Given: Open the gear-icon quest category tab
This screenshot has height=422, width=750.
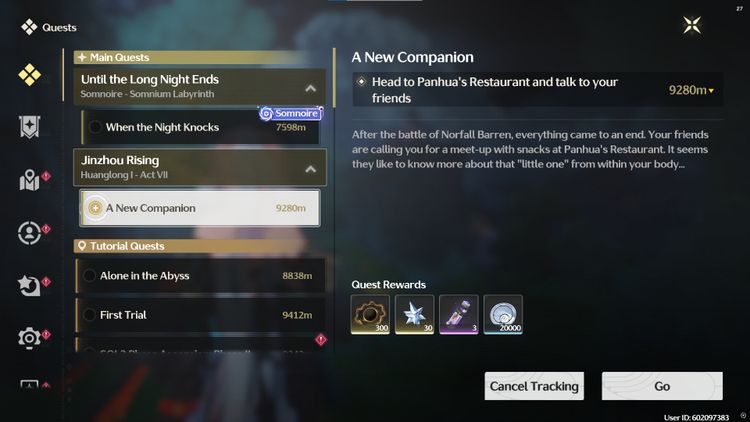Looking at the screenshot, I should (30, 338).
